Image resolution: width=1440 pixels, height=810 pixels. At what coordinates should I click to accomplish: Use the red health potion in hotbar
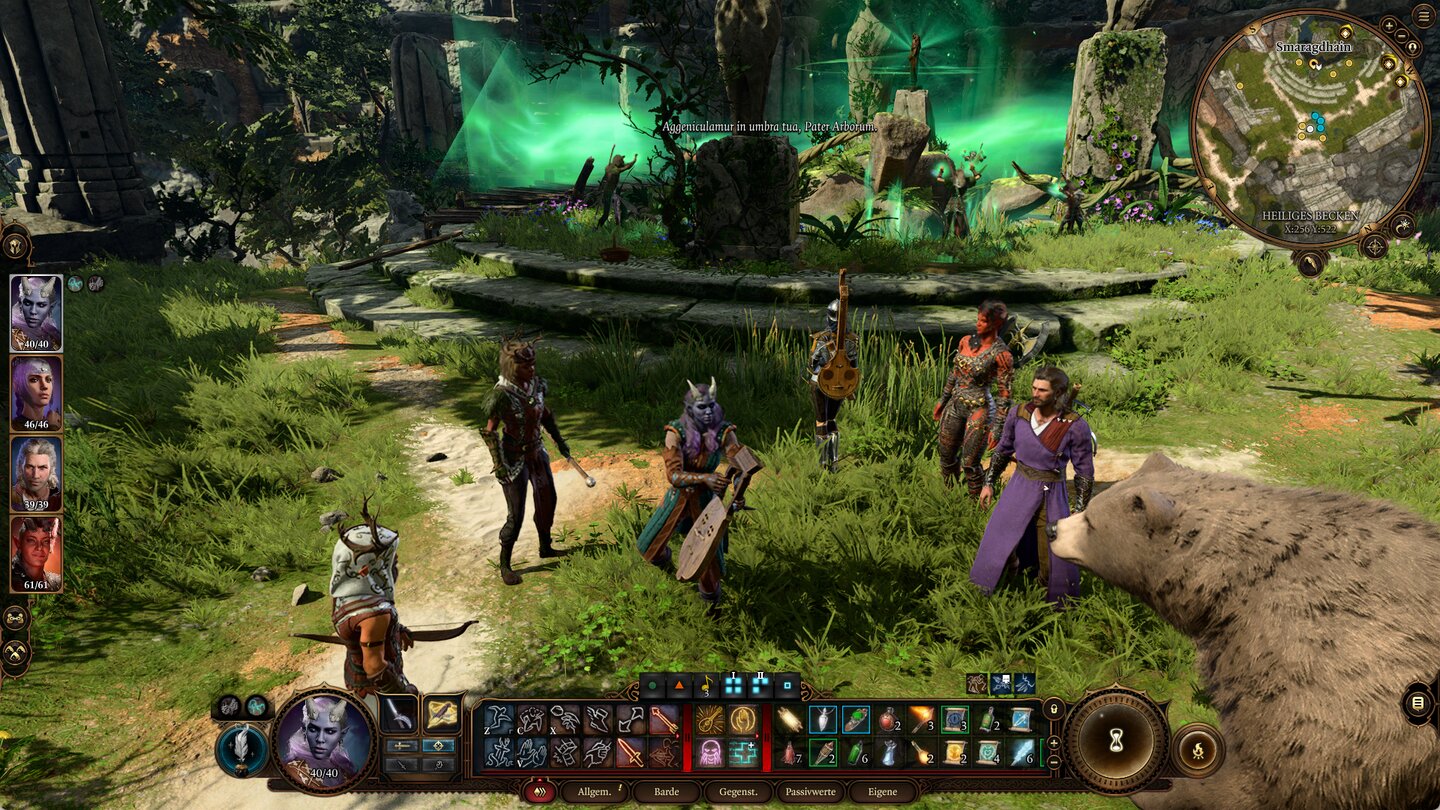coord(886,719)
